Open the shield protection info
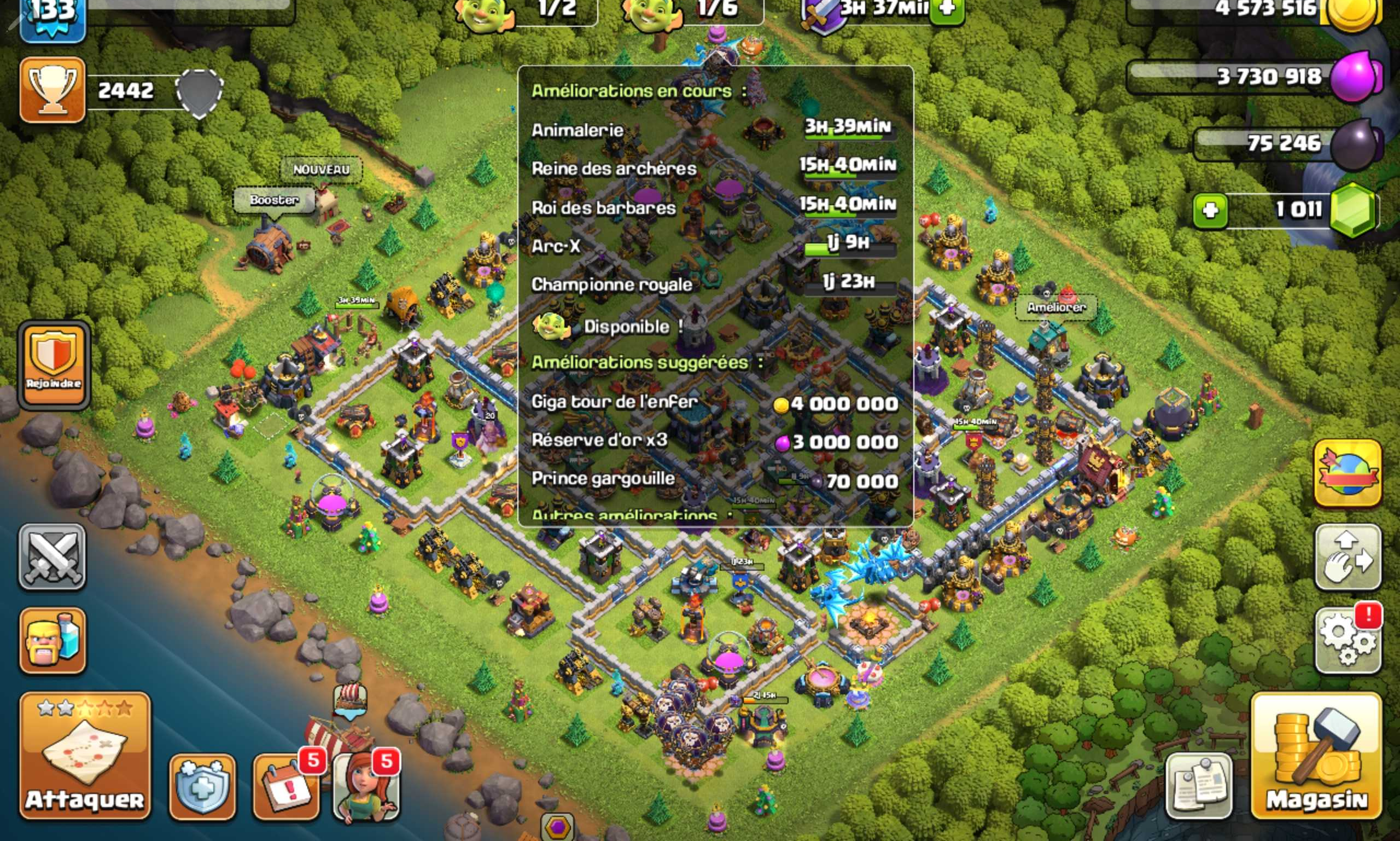The image size is (1400, 841). pyautogui.click(x=202, y=787)
